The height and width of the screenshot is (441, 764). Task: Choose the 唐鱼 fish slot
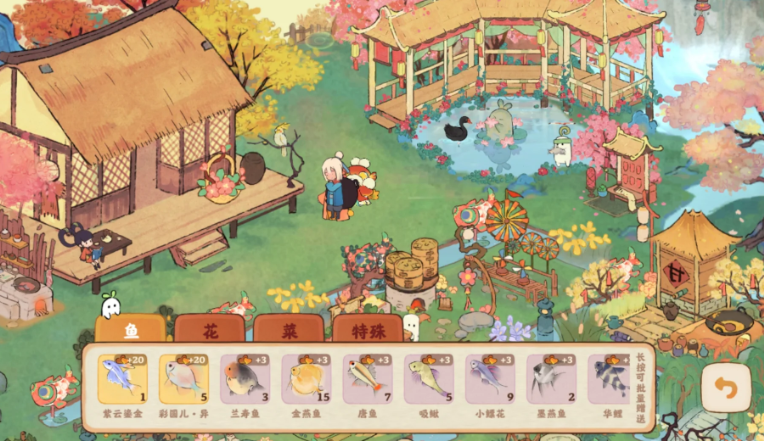(368, 379)
